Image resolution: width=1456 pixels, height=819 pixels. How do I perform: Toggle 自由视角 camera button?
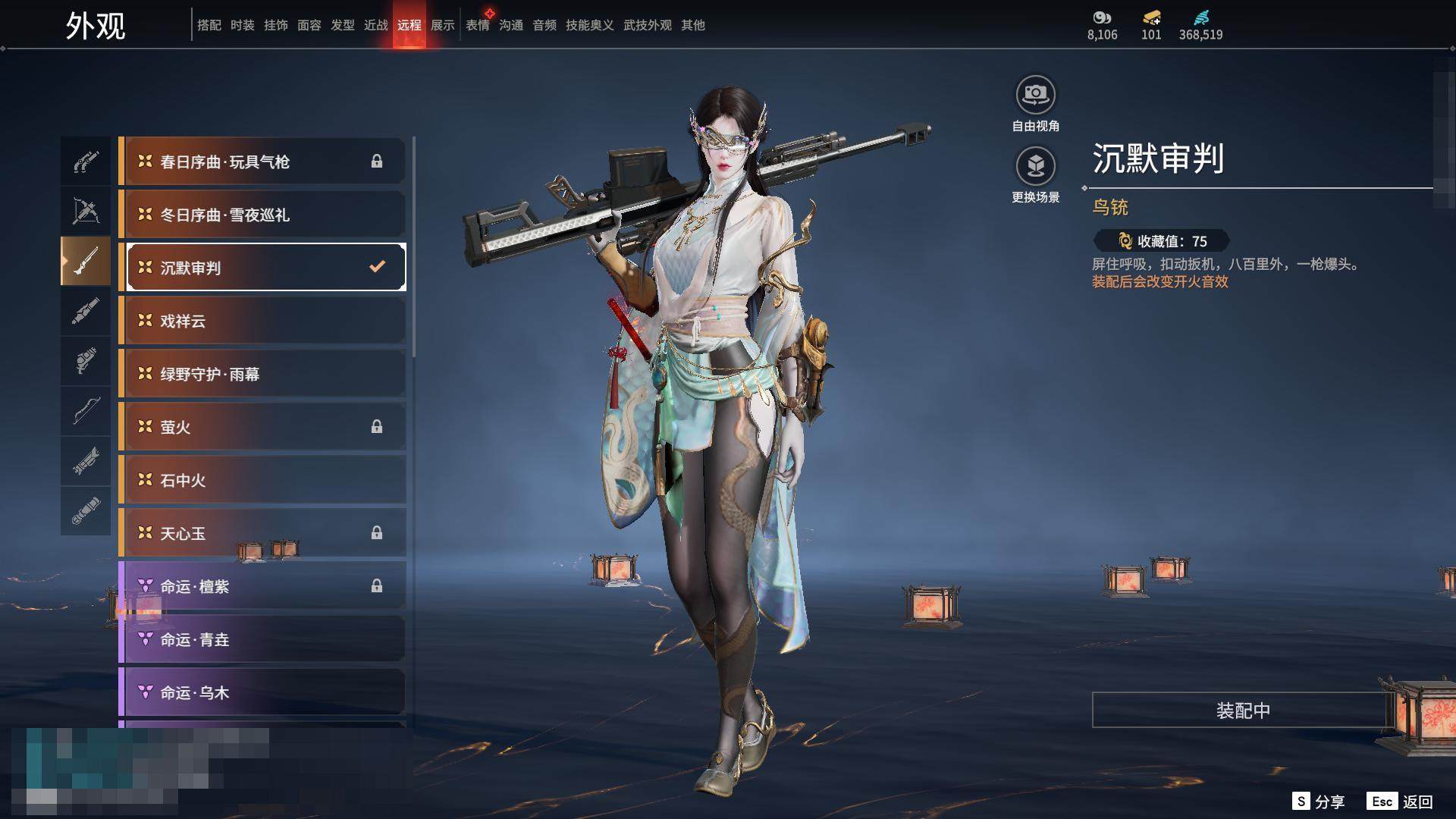click(x=1035, y=104)
